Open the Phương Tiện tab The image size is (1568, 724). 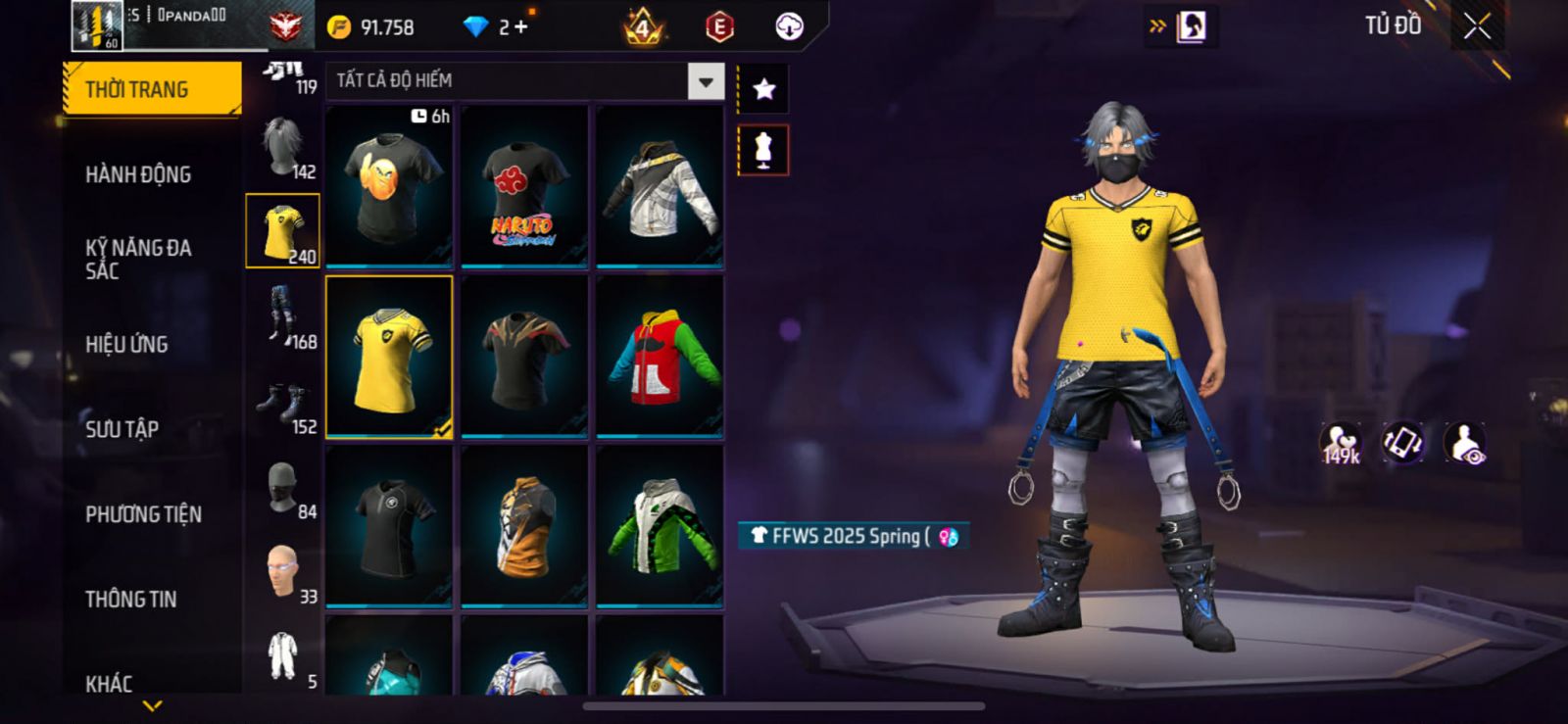click(143, 514)
